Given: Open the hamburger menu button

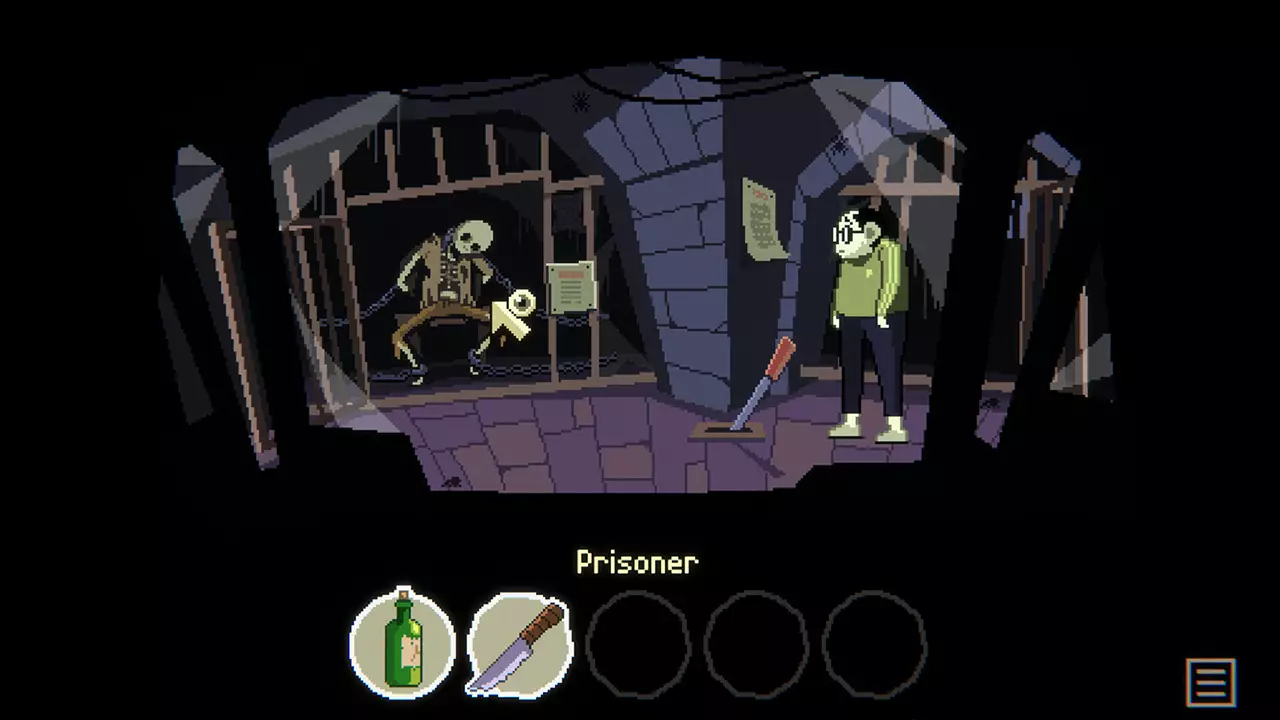Looking at the screenshot, I should click(1210, 682).
